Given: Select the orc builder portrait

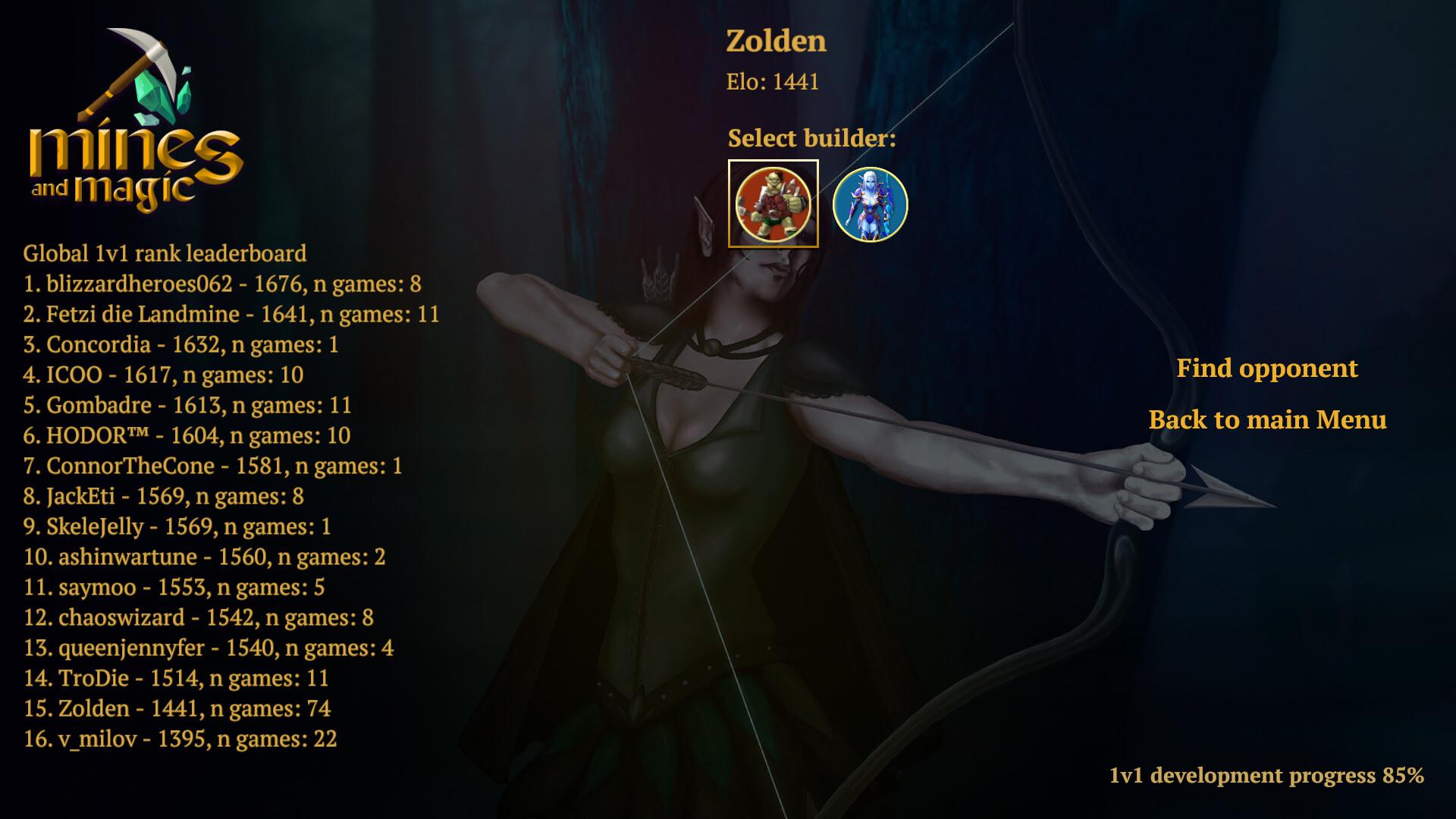Looking at the screenshot, I should (x=773, y=204).
